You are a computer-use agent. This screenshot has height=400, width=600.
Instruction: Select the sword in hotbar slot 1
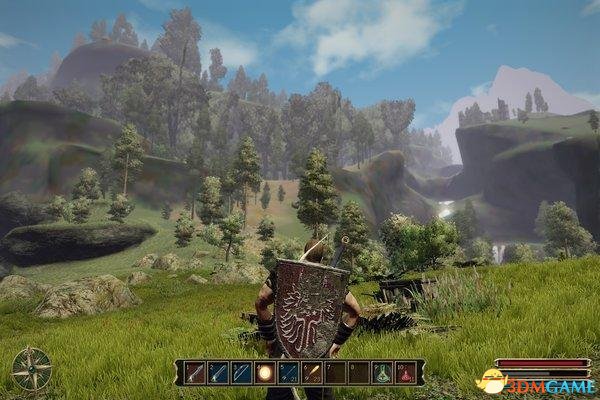pyautogui.click(x=194, y=372)
